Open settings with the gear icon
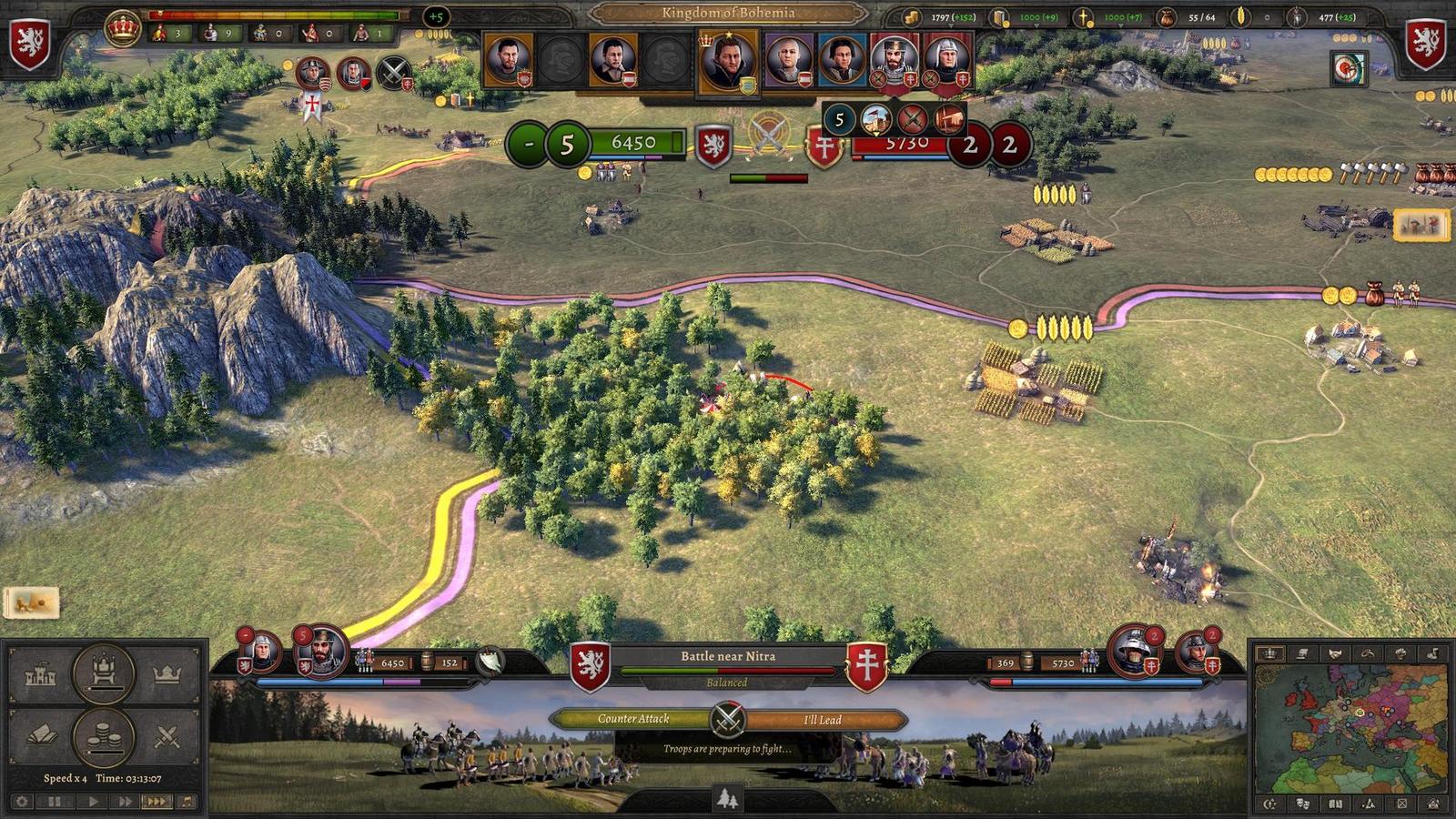 22,802
